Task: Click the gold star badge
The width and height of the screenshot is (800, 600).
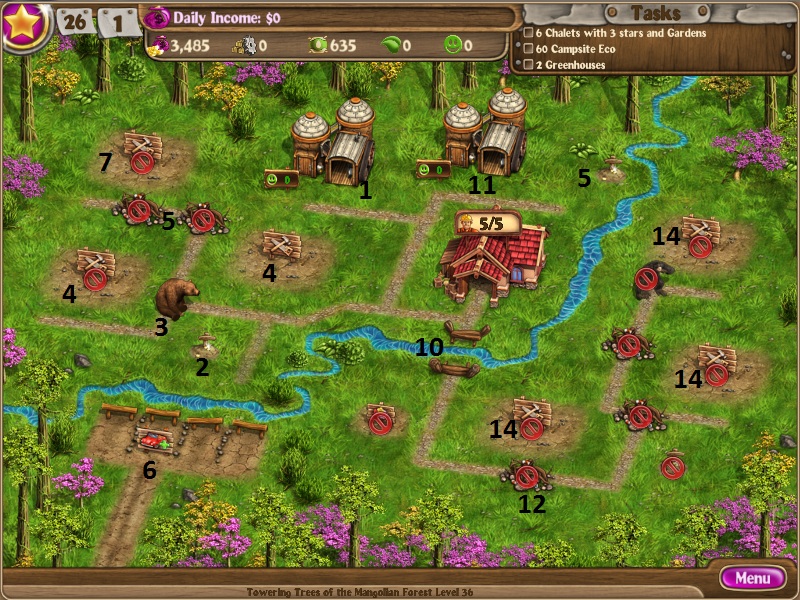Action: pos(25,24)
